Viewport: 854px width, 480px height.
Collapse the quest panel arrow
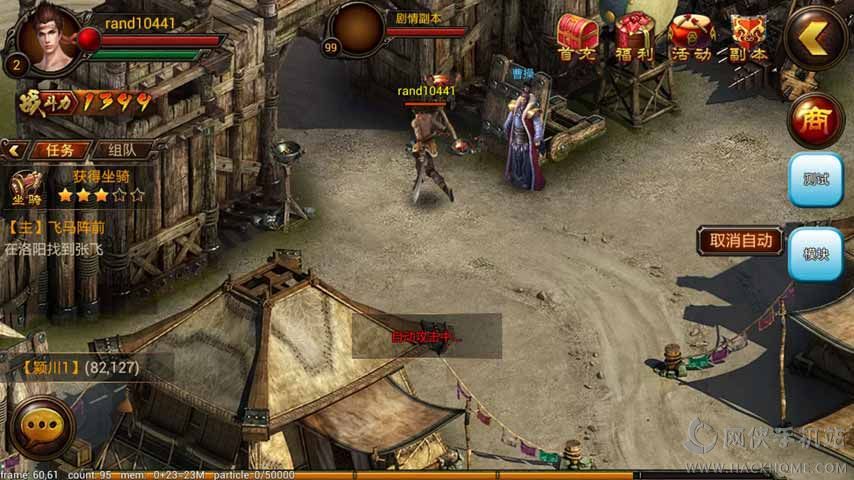[x=14, y=150]
